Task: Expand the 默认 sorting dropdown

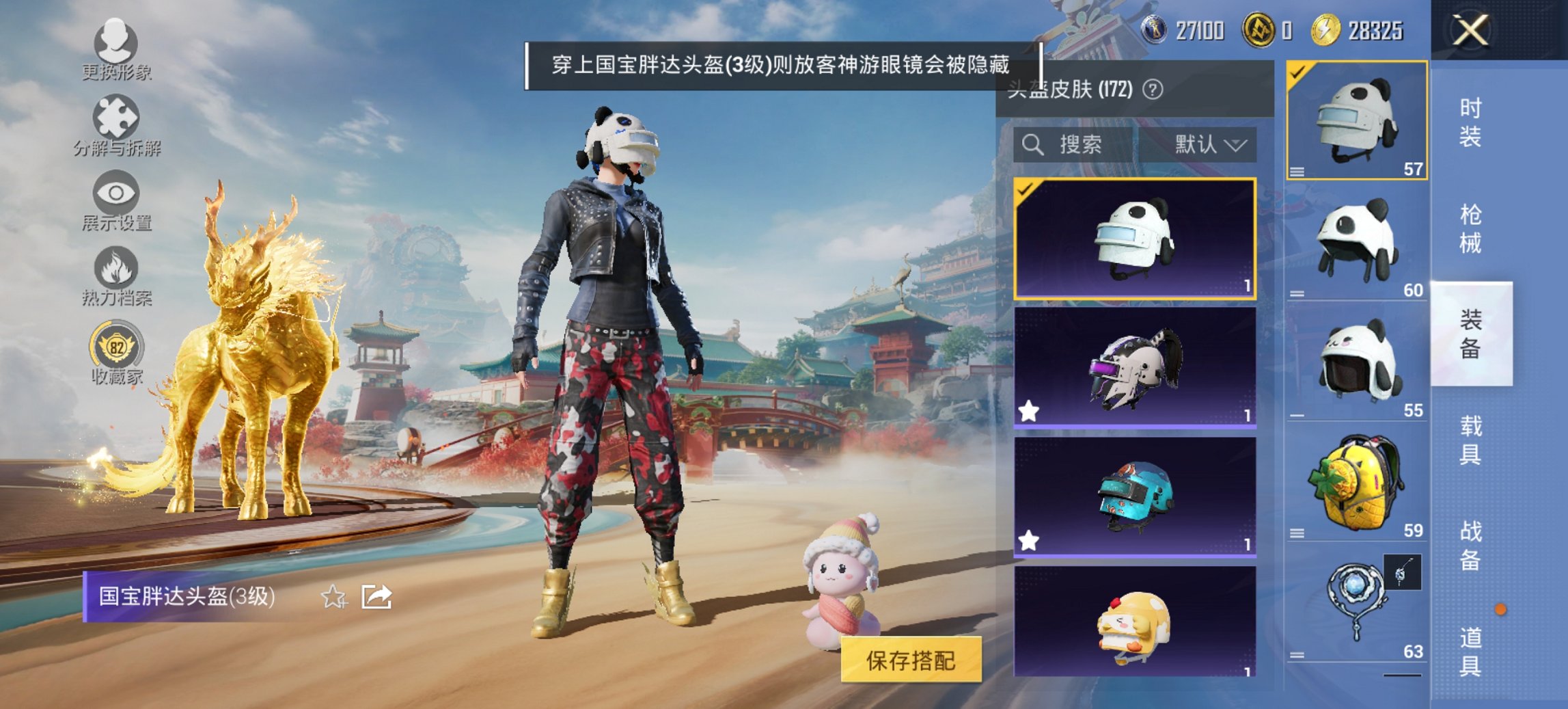Action: pyautogui.click(x=1210, y=146)
